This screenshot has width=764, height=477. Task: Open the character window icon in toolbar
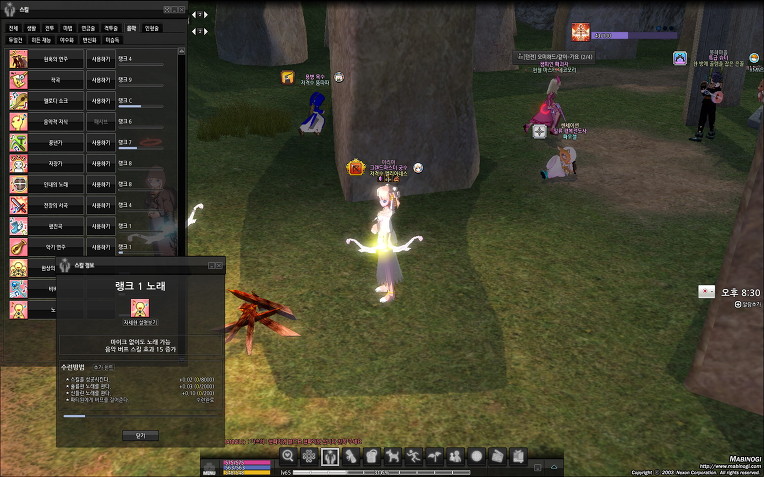click(x=330, y=456)
